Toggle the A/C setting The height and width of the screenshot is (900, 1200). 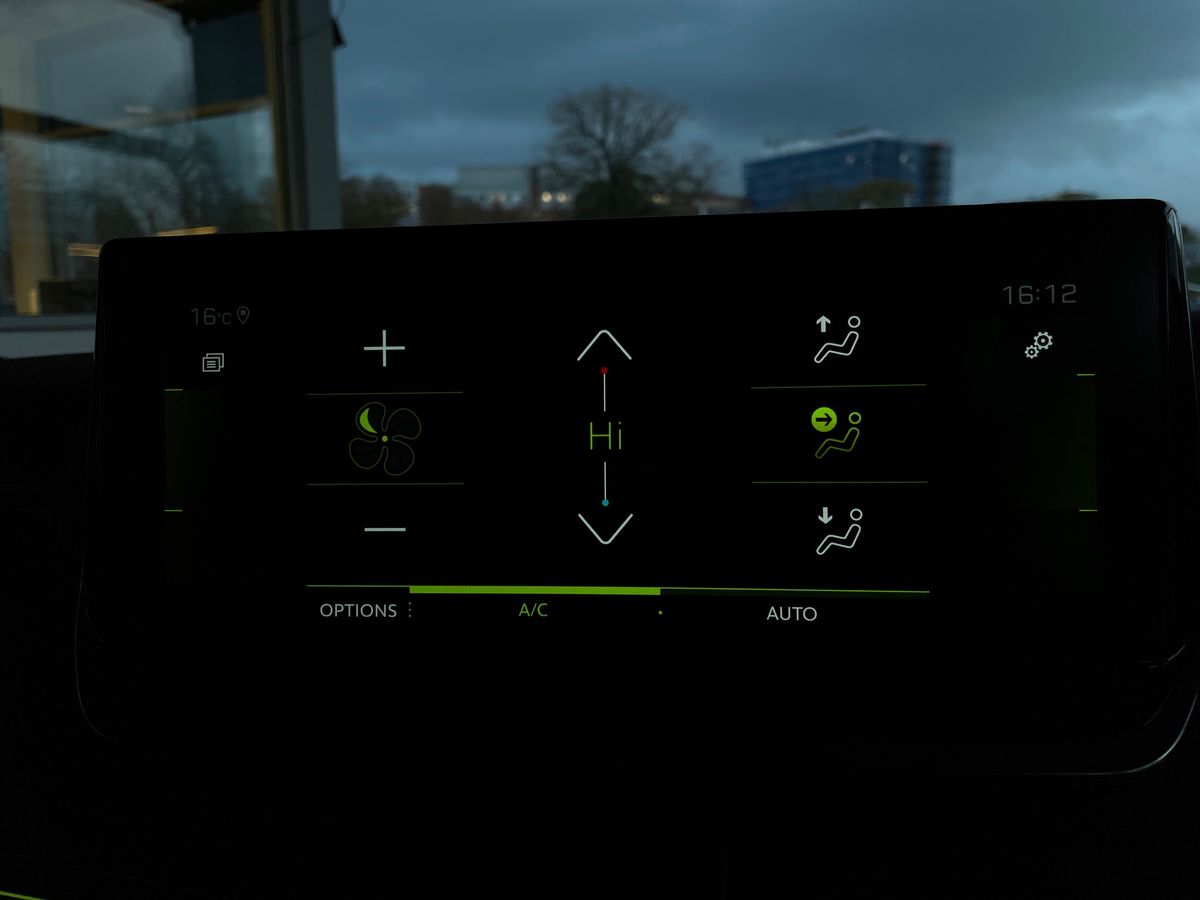coord(533,611)
